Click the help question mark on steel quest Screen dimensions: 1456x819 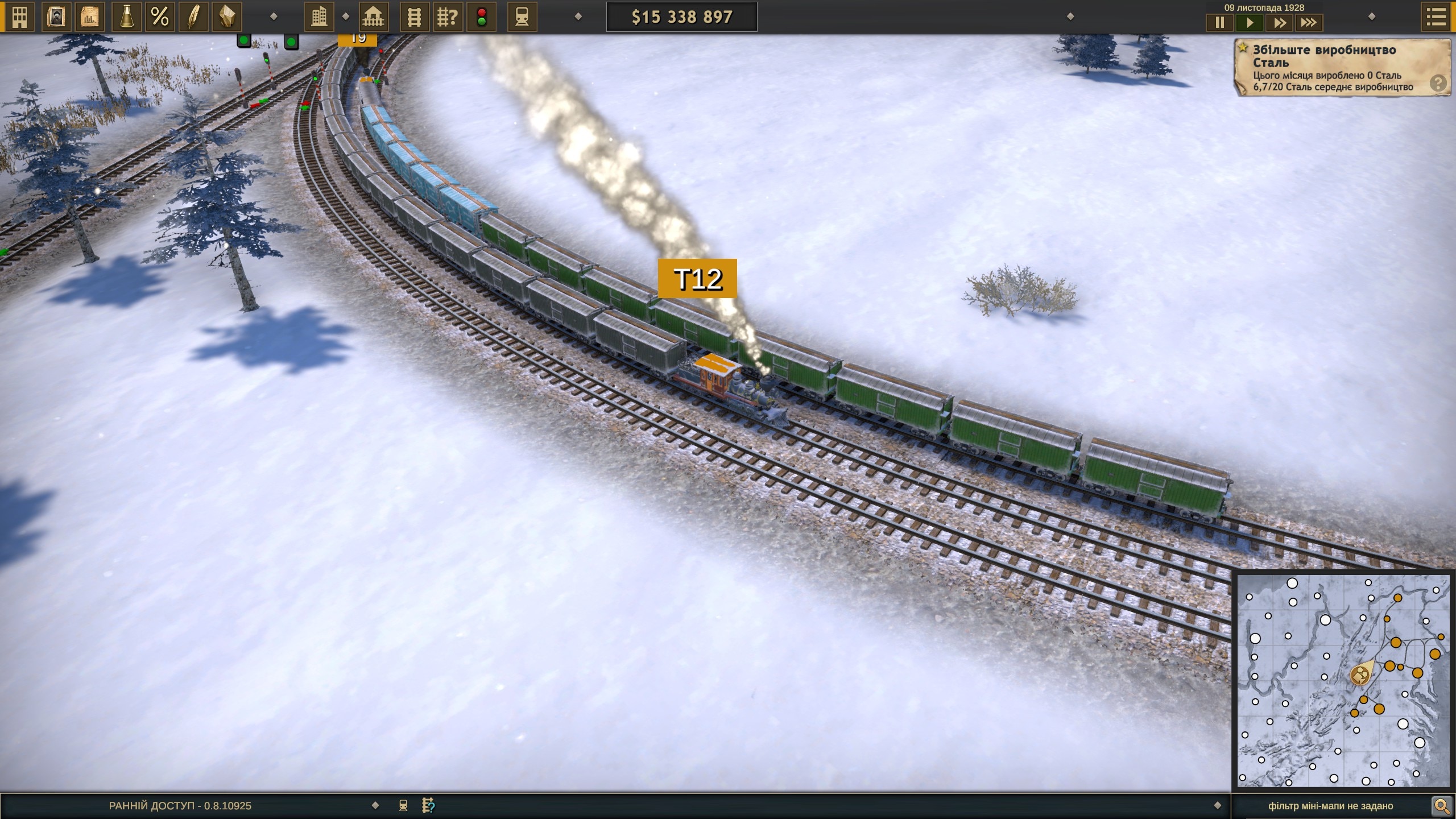tap(1439, 83)
